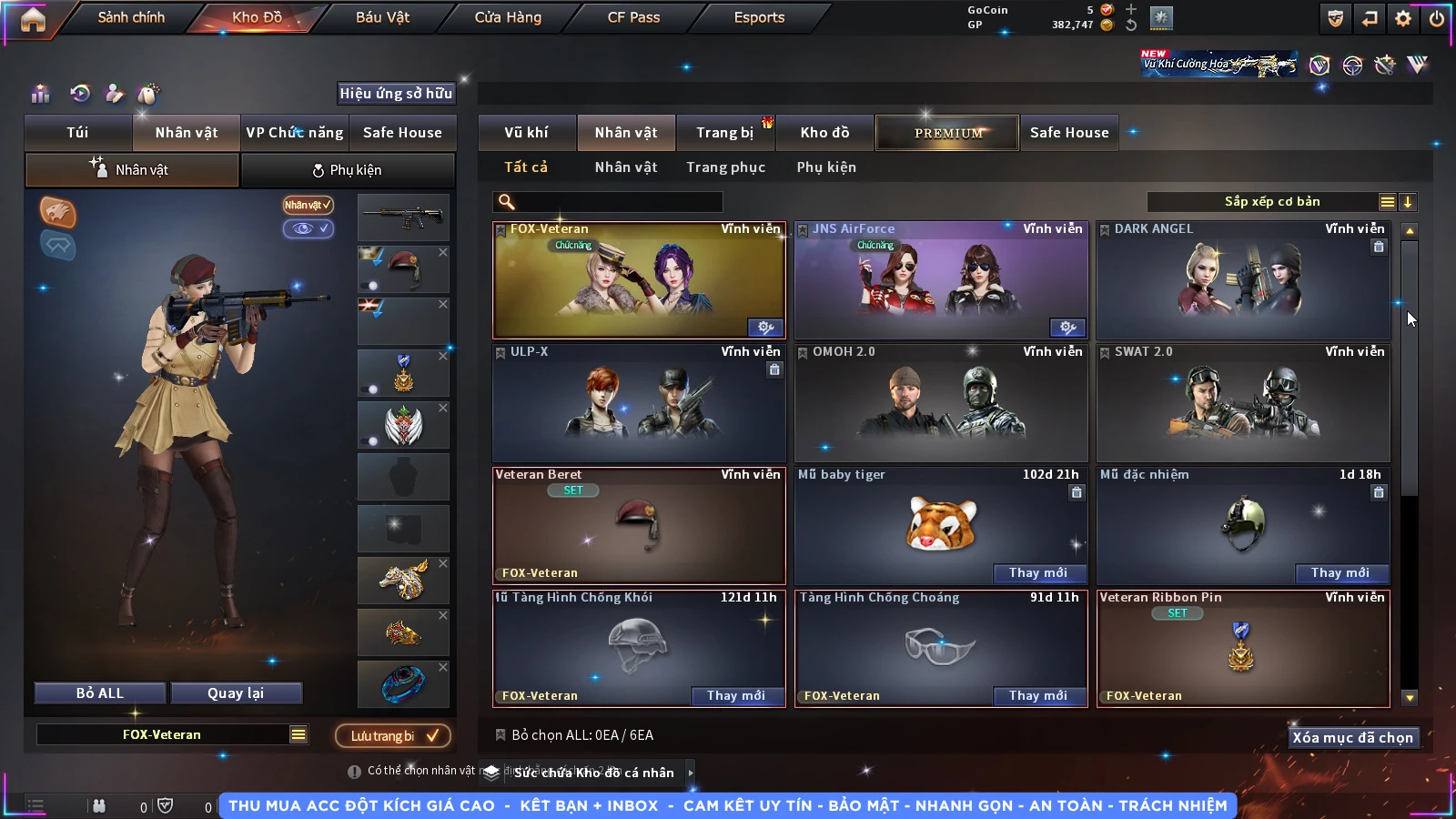The image size is (1456, 819).
Task: Click the Bỏ ALL button
Action: click(100, 693)
